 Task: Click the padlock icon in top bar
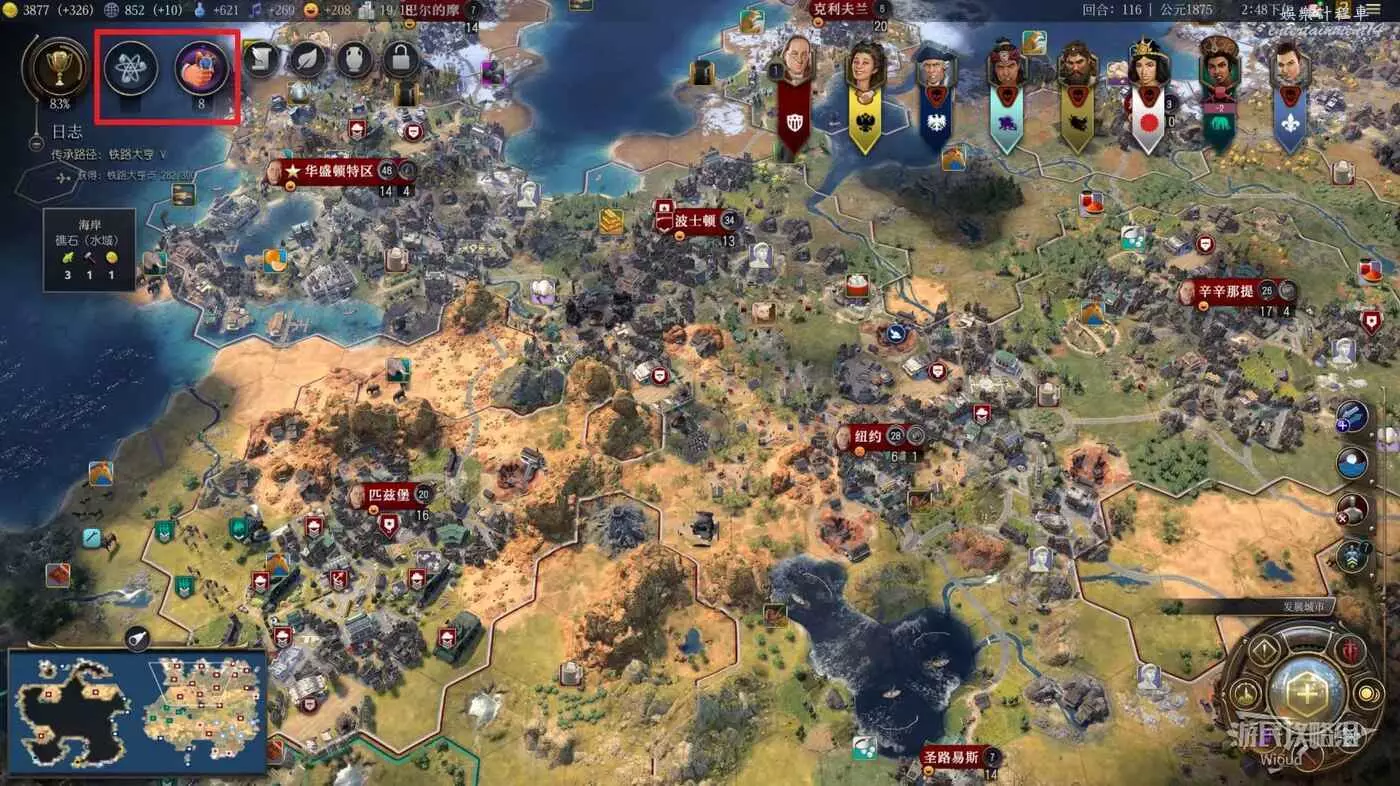click(x=401, y=60)
